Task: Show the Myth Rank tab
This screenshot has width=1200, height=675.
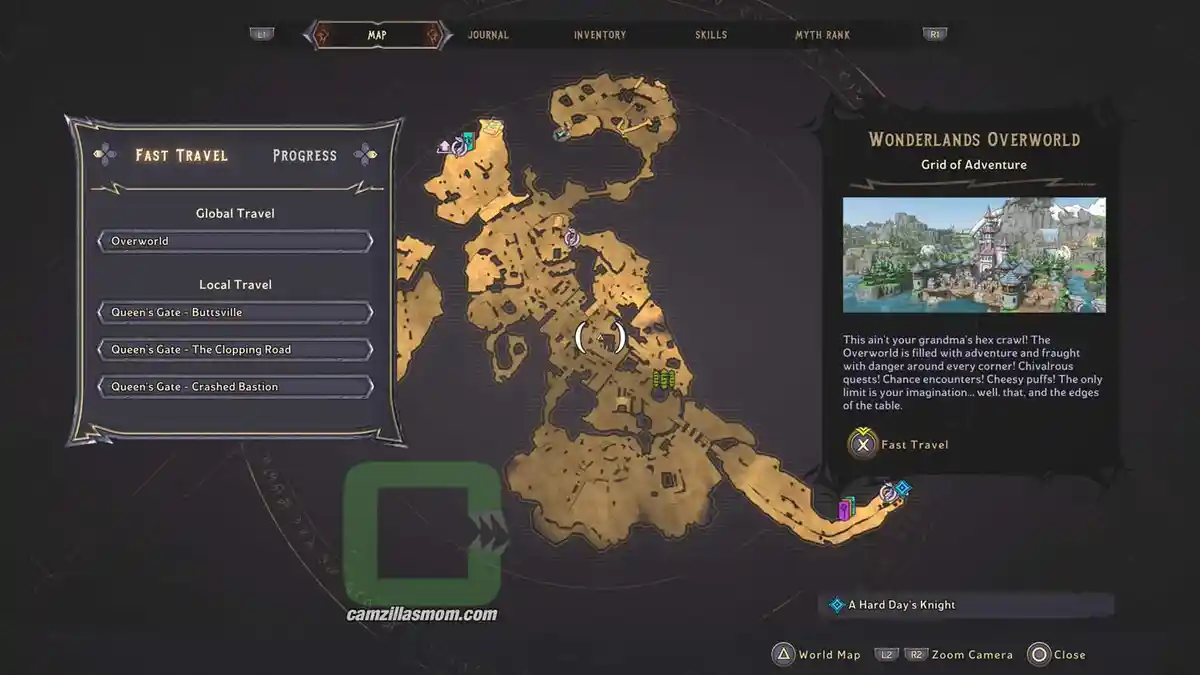Action: click(x=822, y=35)
